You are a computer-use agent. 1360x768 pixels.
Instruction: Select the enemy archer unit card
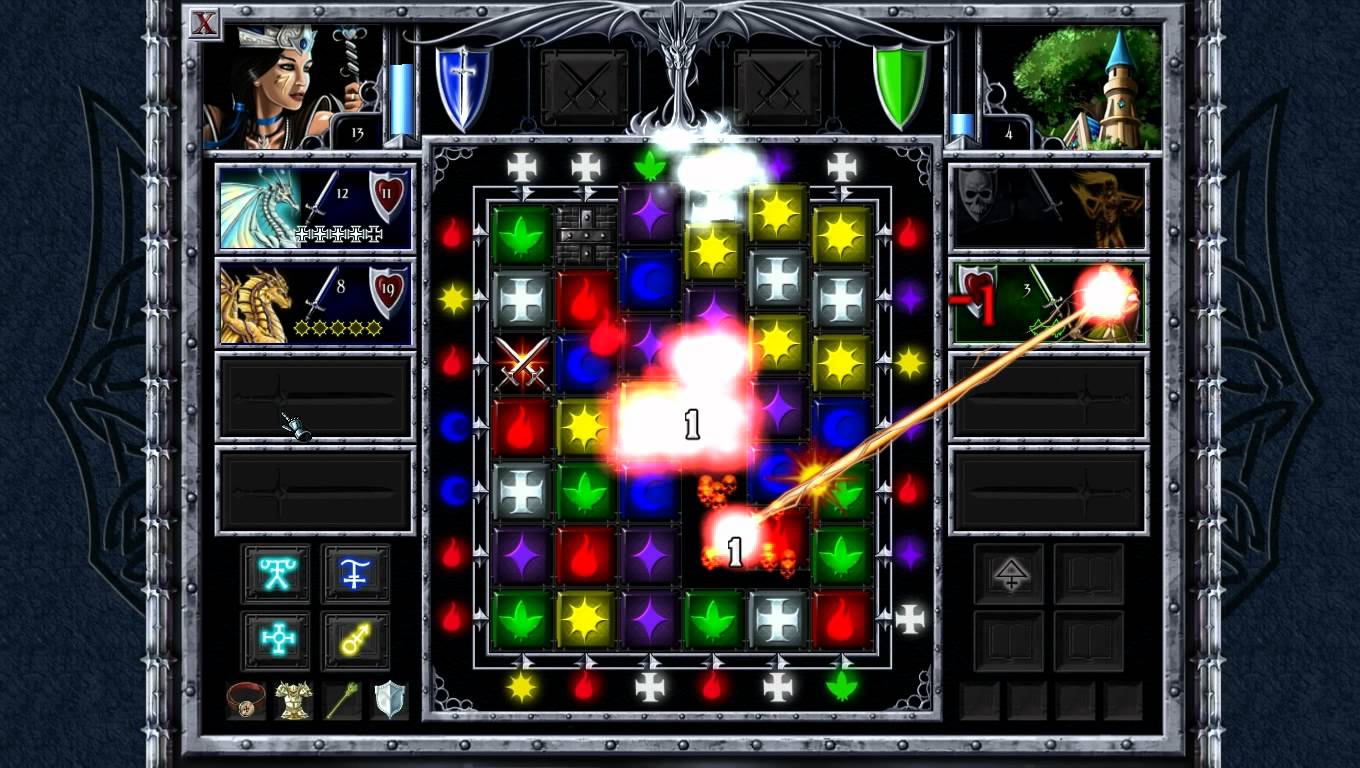click(x=1047, y=303)
